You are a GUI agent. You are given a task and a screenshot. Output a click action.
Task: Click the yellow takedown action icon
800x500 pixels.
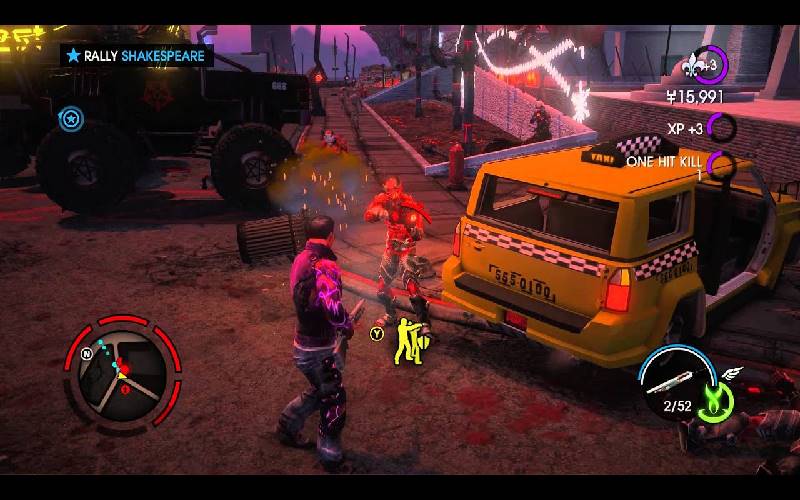pos(408,340)
